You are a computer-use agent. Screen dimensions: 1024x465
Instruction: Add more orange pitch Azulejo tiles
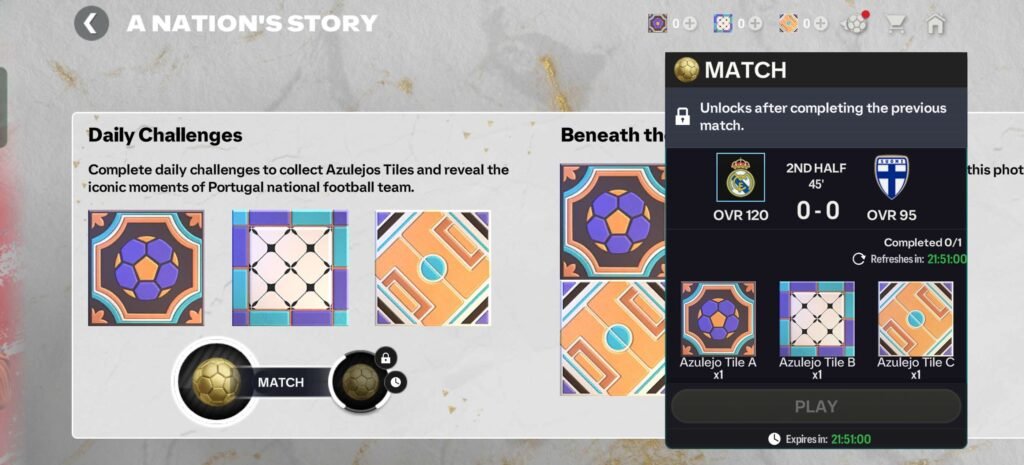(x=819, y=23)
